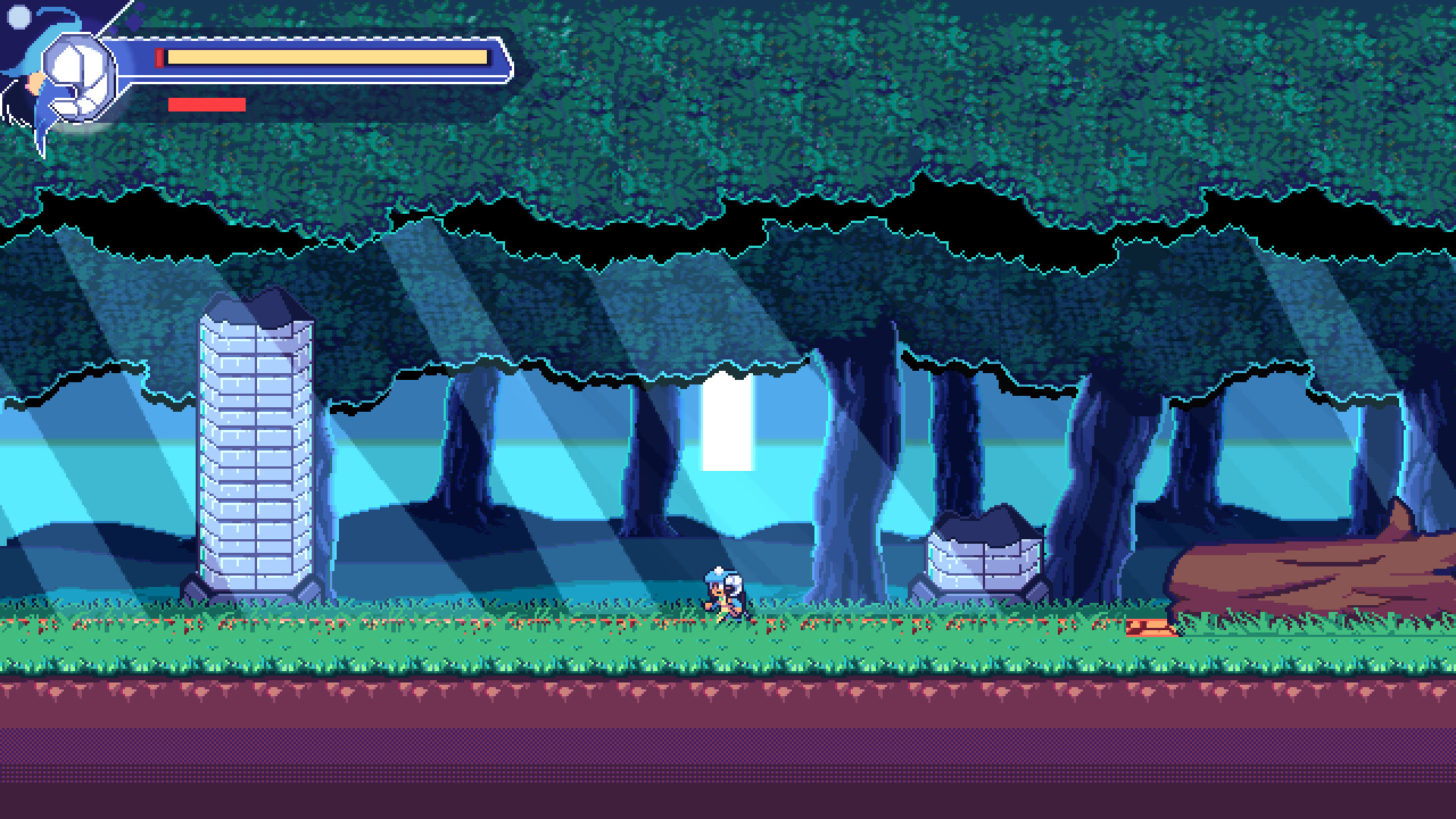This screenshot has height=819, width=1456.
Task: Click the fallen orange item on the grass
Action: click(1149, 626)
